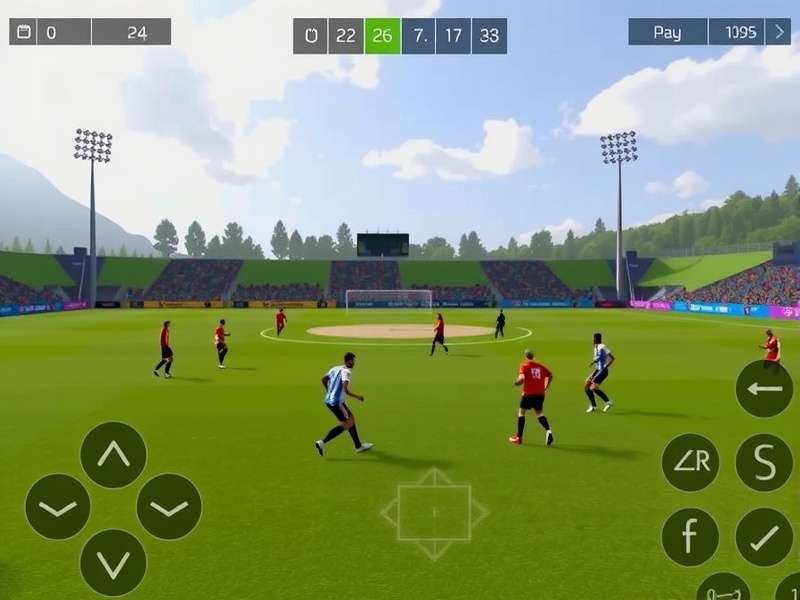800x600 pixels.
Task: Tap the round f action button
Action: [690, 537]
